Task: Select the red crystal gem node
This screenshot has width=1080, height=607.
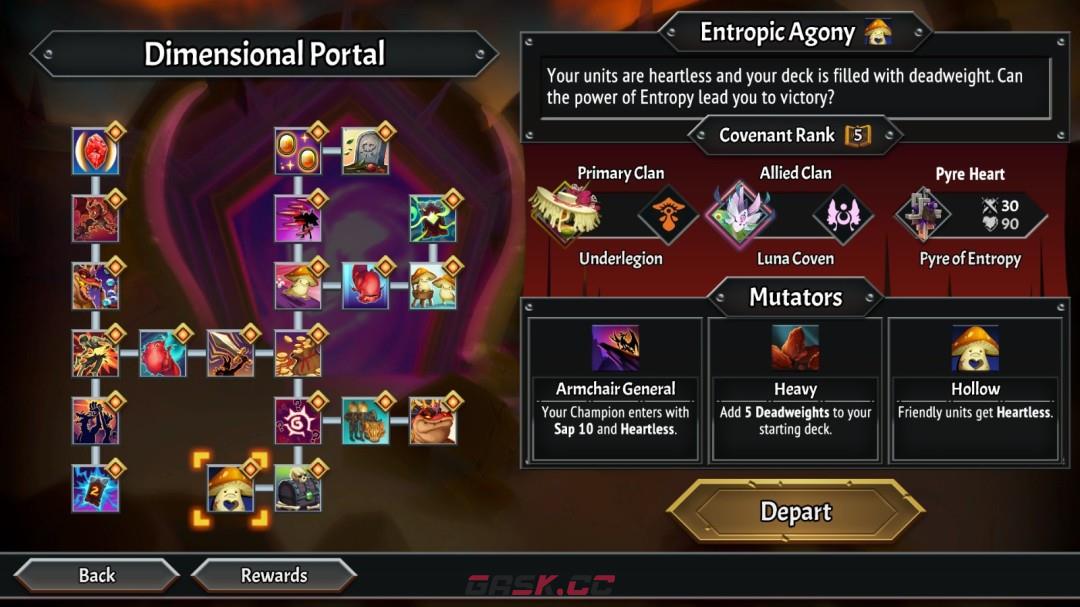Action: click(96, 152)
